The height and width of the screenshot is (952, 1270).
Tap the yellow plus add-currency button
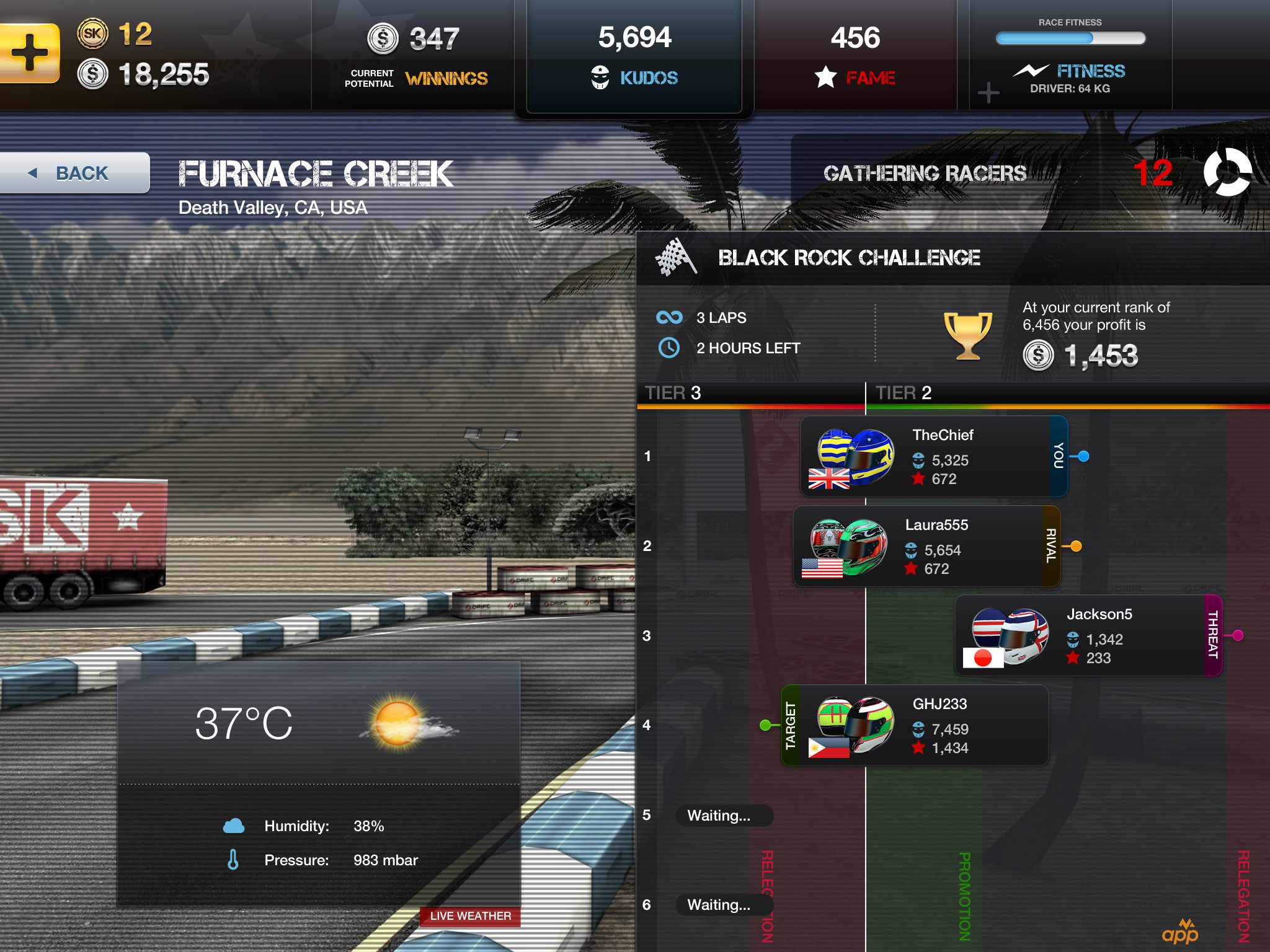[29, 53]
